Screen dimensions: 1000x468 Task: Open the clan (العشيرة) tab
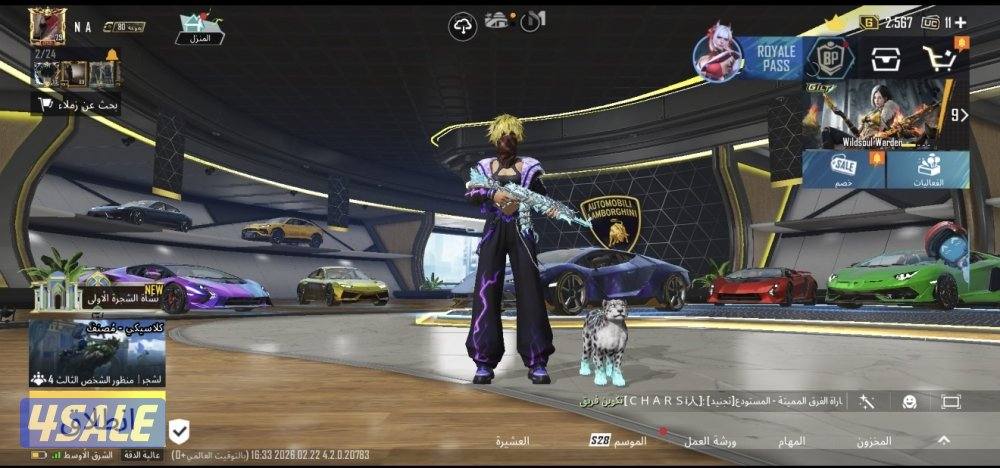tap(513, 440)
